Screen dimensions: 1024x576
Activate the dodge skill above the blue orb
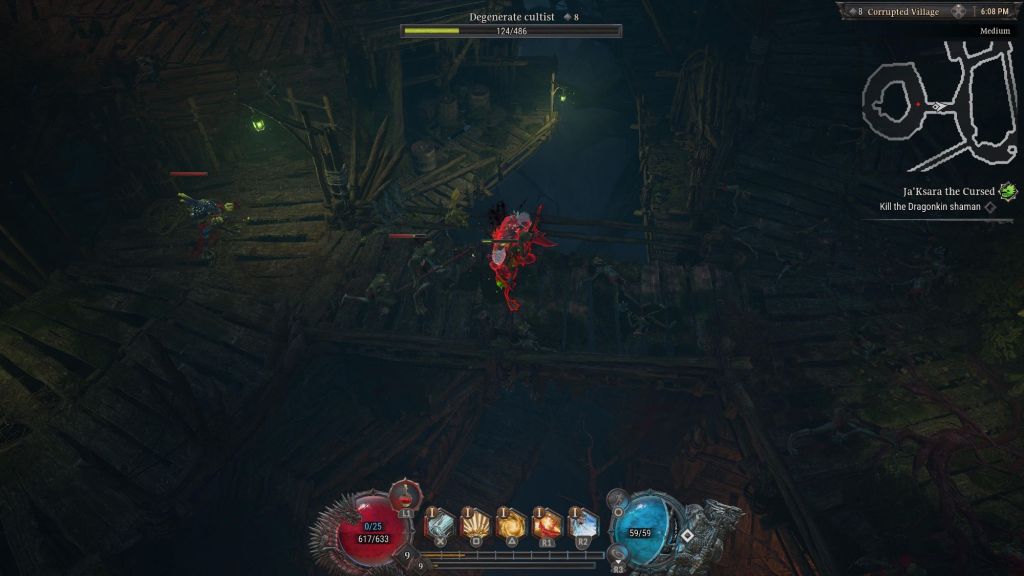[x=618, y=497]
